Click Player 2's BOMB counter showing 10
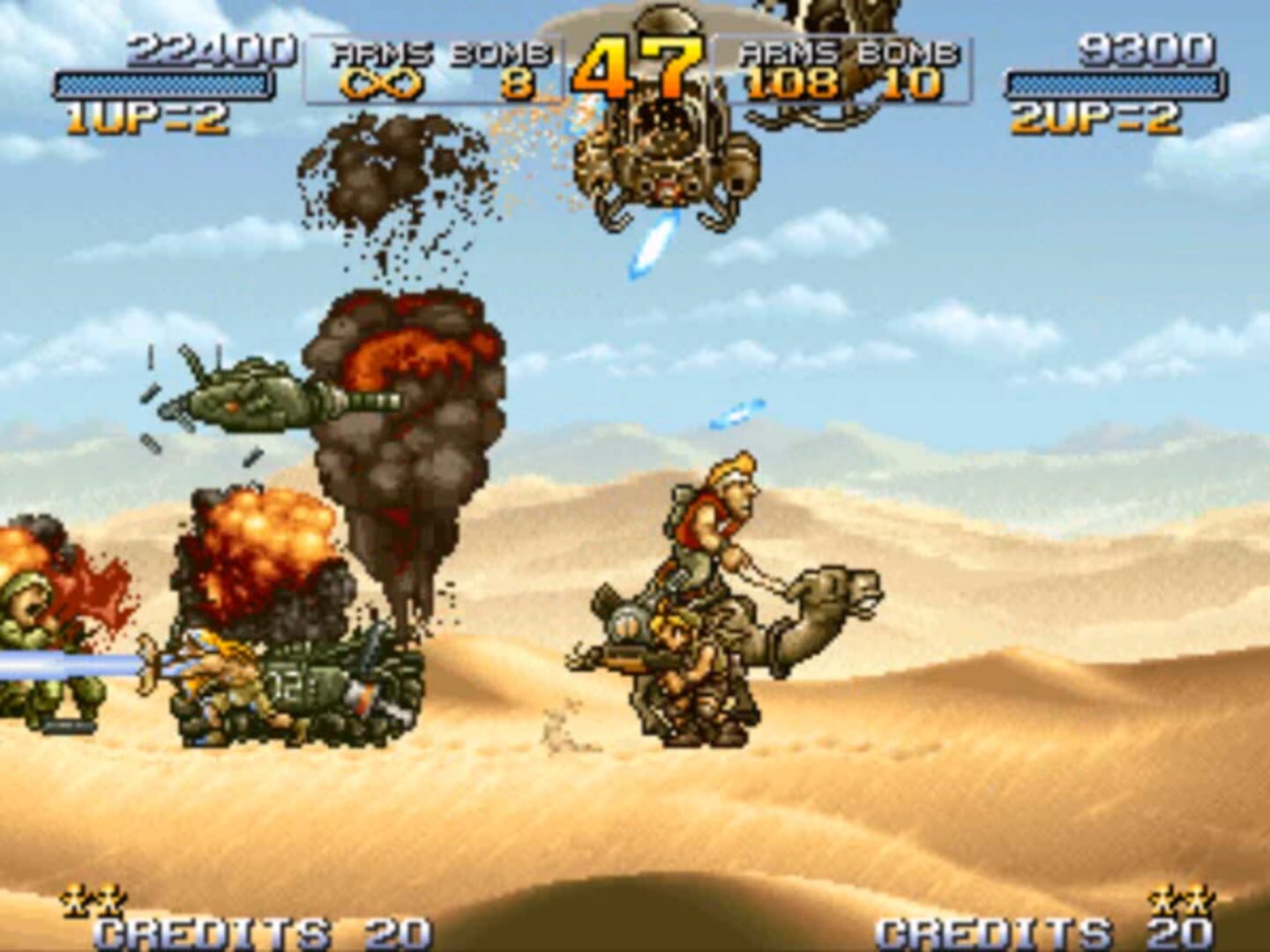Viewport: 1270px width, 952px height. coord(915,84)
